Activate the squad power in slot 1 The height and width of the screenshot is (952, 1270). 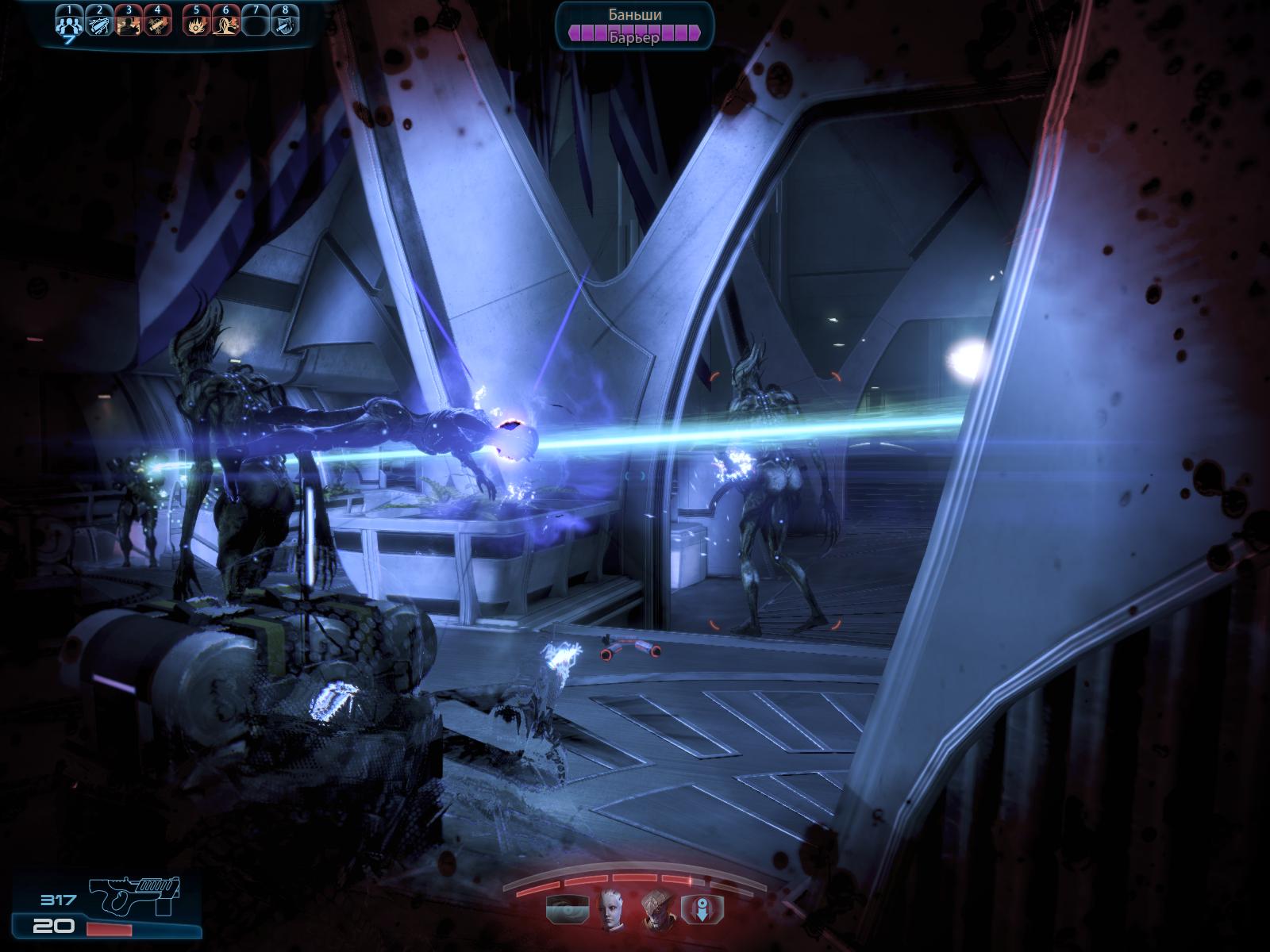tap(69, 24)
